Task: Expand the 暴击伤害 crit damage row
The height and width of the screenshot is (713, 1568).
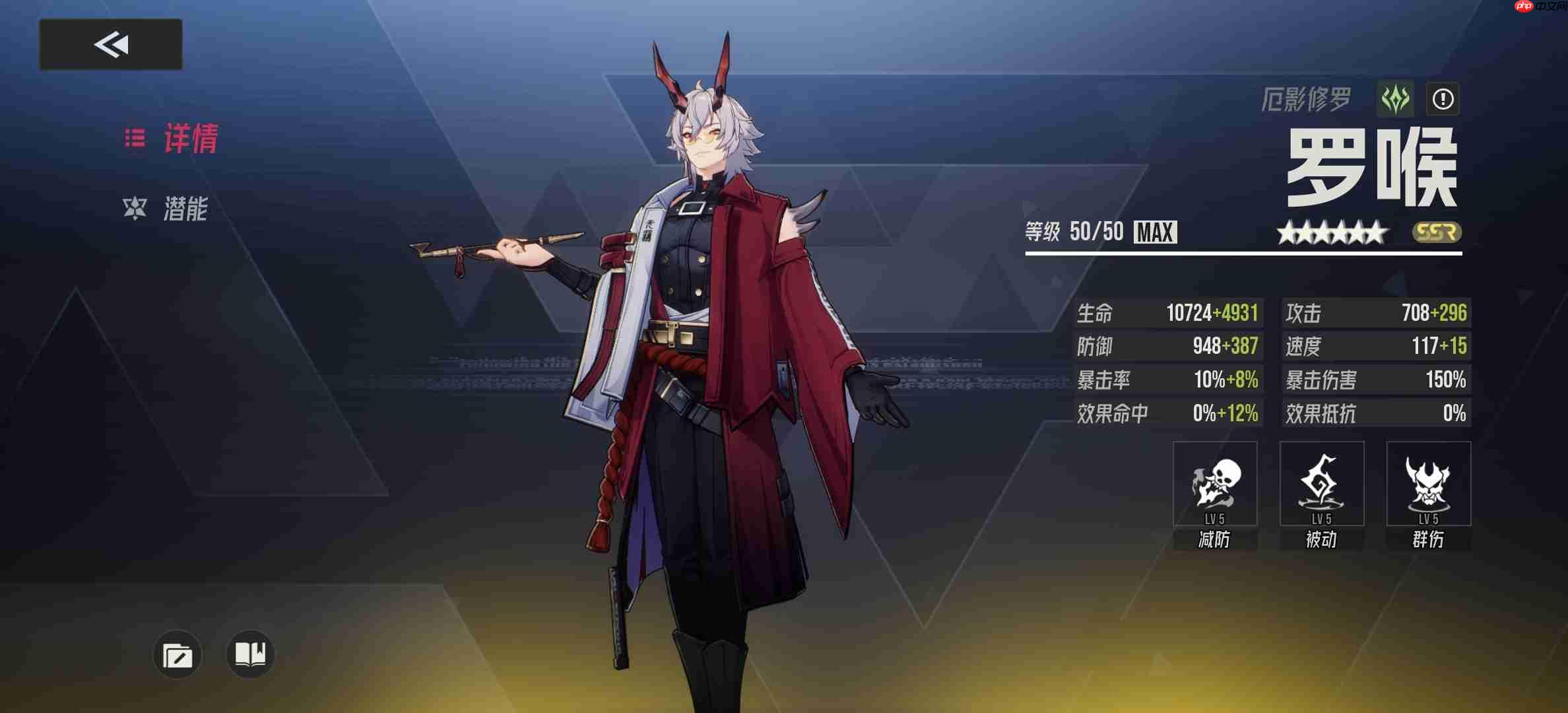Action: tap(1376, 379)
